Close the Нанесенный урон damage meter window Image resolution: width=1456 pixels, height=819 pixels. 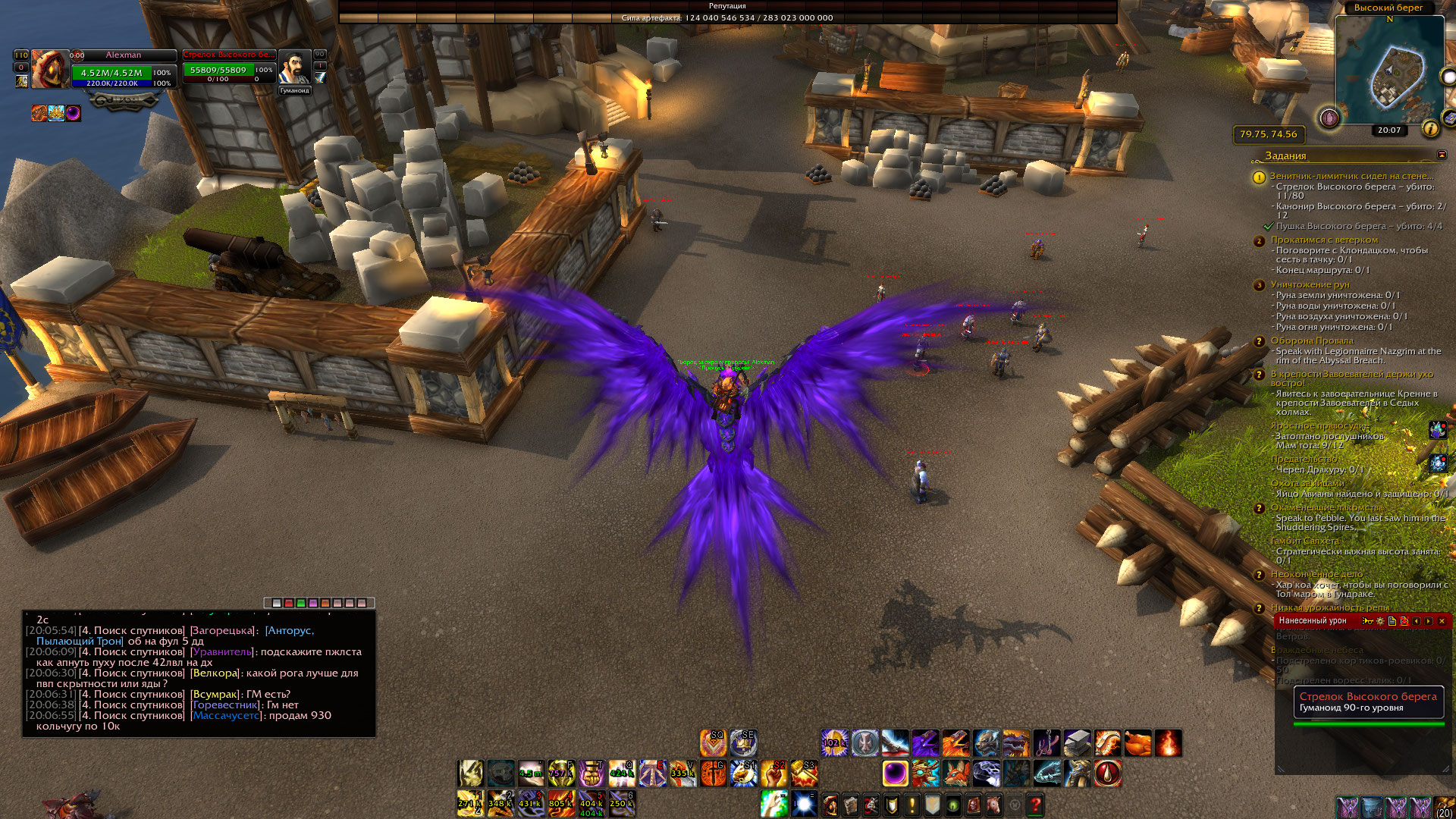click(x=1442, y=621)
